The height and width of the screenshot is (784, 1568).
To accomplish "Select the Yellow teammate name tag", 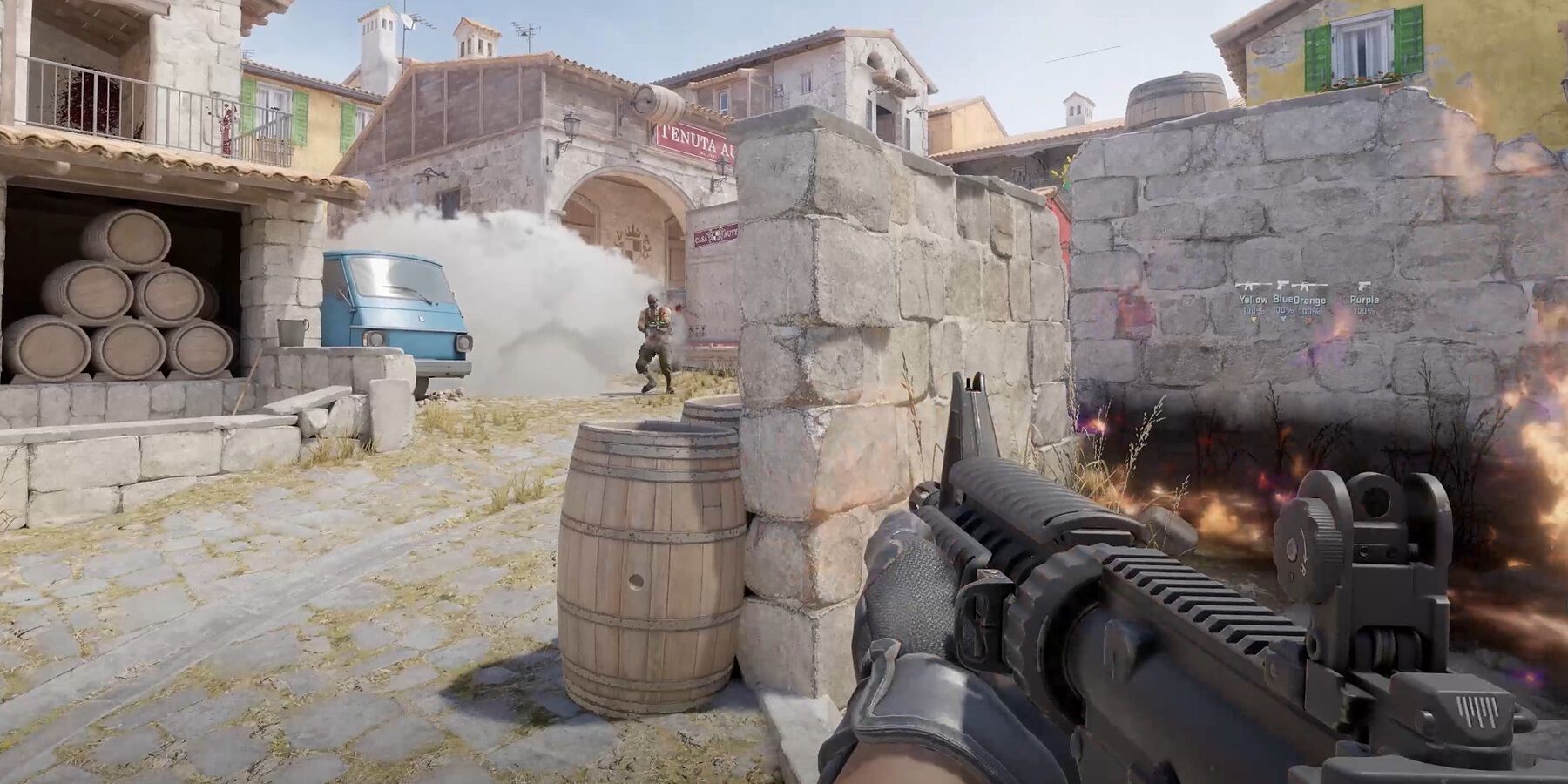I will point(1253,300).
